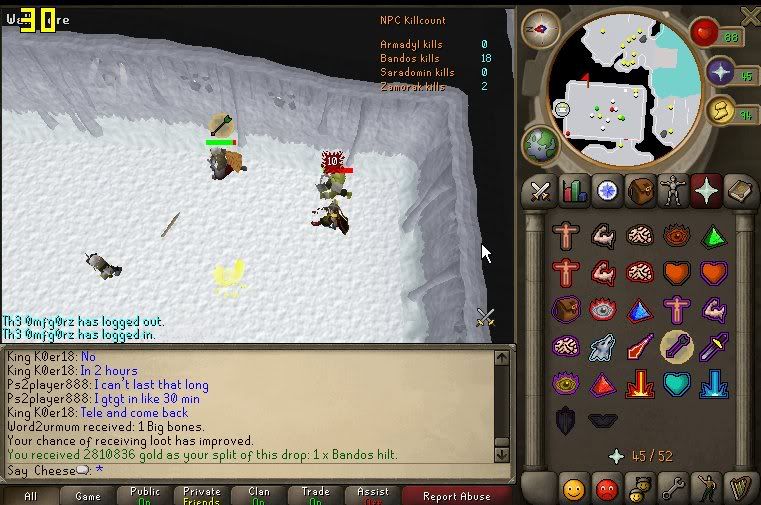The height and width of the screenshot is (505, 761).
Task: Open the Inventory backpack tab
Action: 640,190
